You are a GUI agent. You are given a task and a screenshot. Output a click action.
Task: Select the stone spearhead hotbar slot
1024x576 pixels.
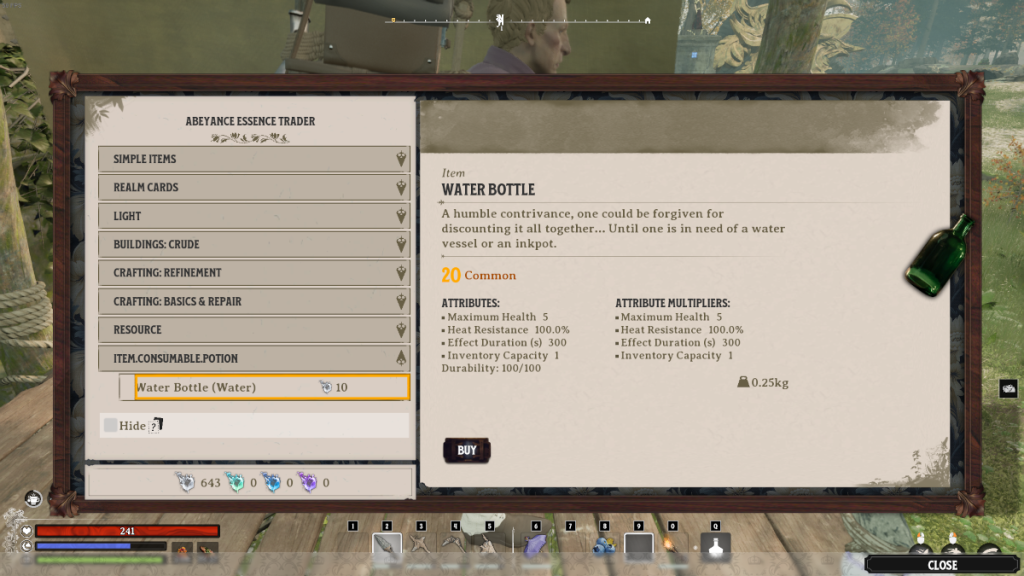coord(387,546)
